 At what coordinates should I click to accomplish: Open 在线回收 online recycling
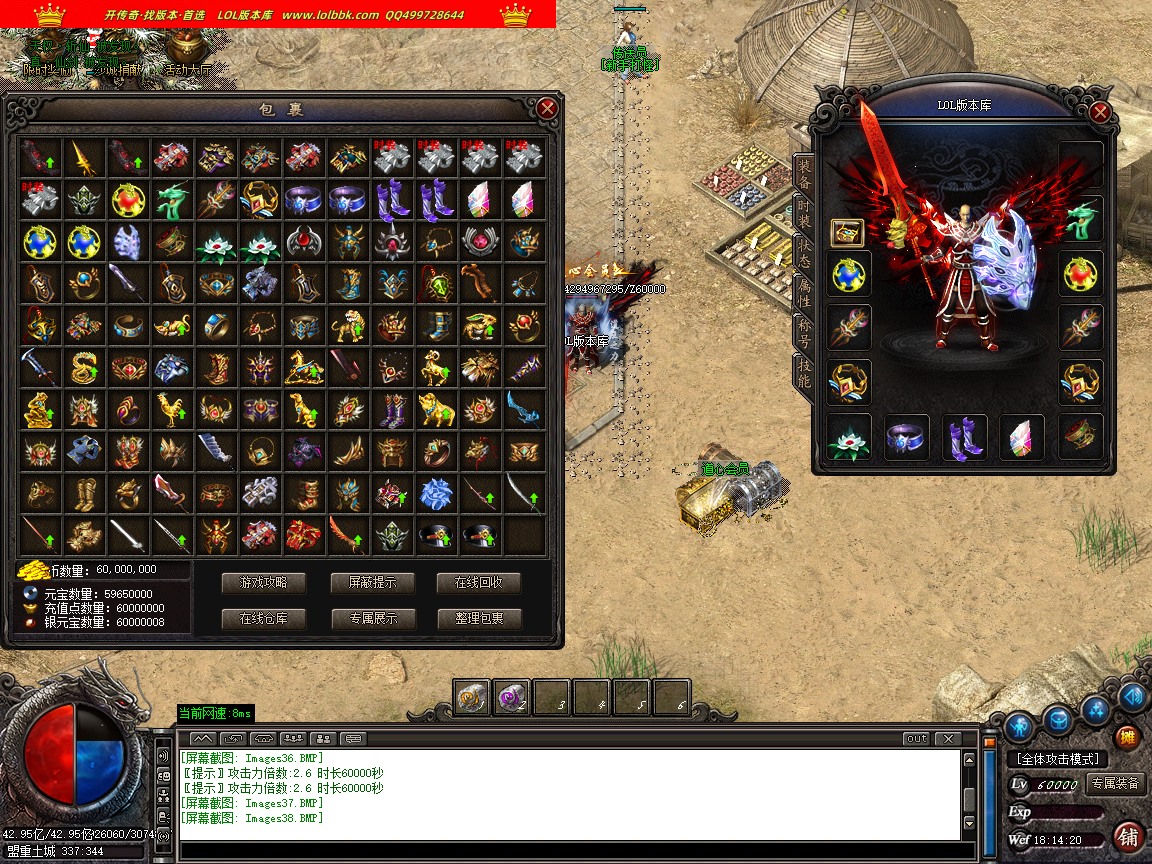point(479,583)
